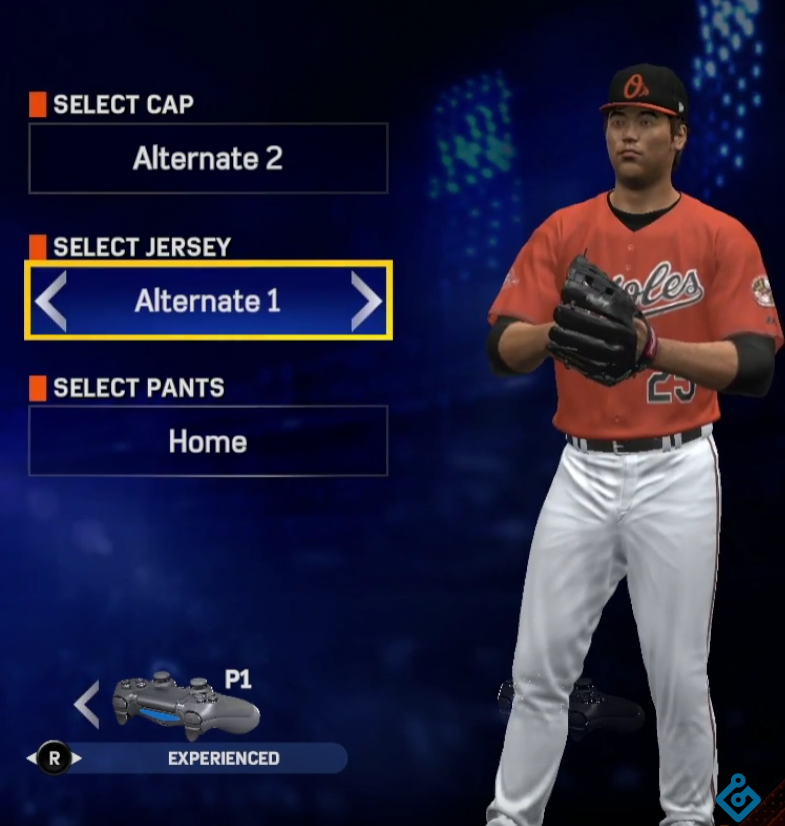
Task: Select the P1 controller icon
Action: 185,705
